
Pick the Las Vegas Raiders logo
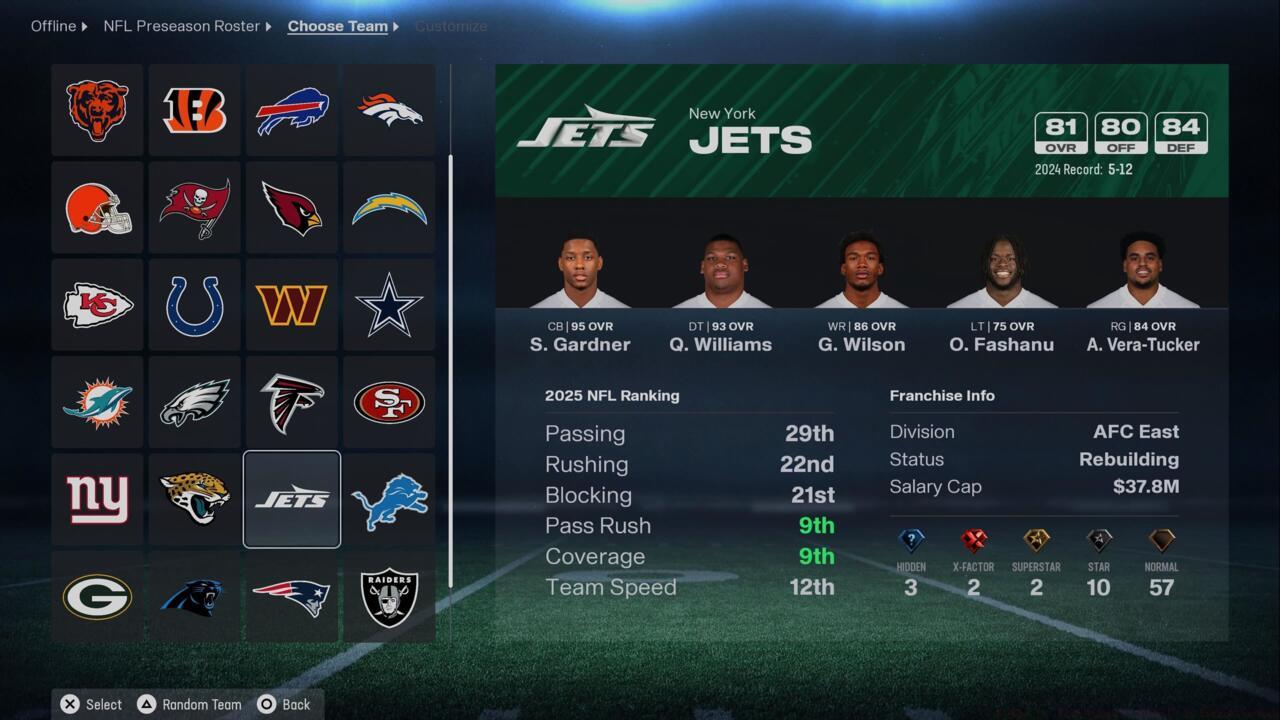[x=388, y=596]
